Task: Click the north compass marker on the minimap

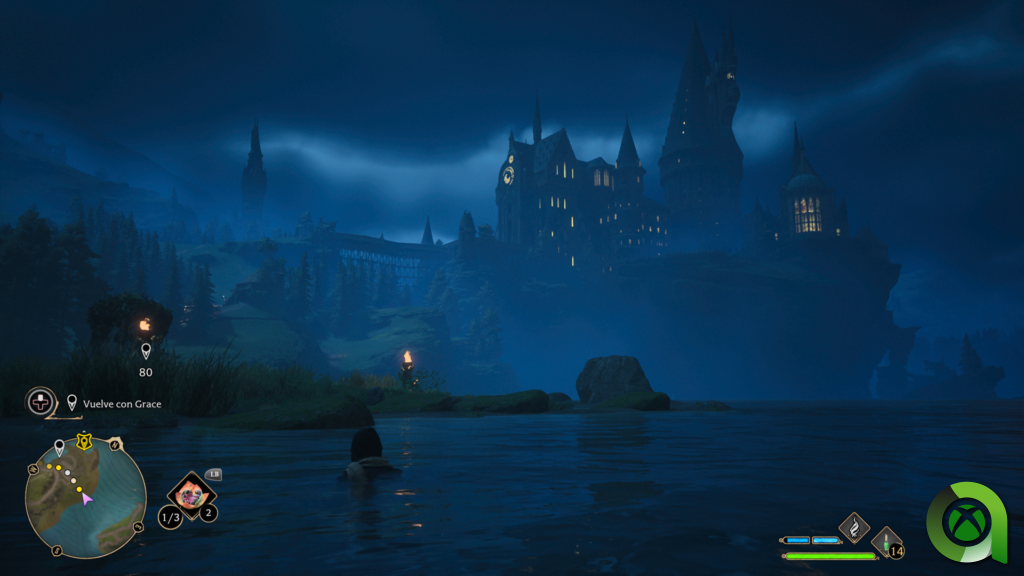Action: [x=115, y=444]
